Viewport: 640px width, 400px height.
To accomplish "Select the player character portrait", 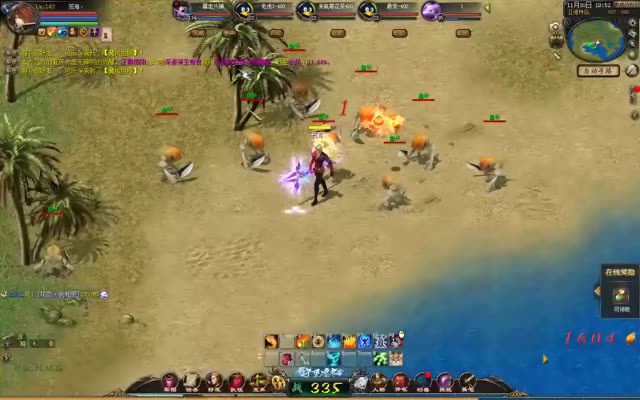I will [x=18, y=17].
